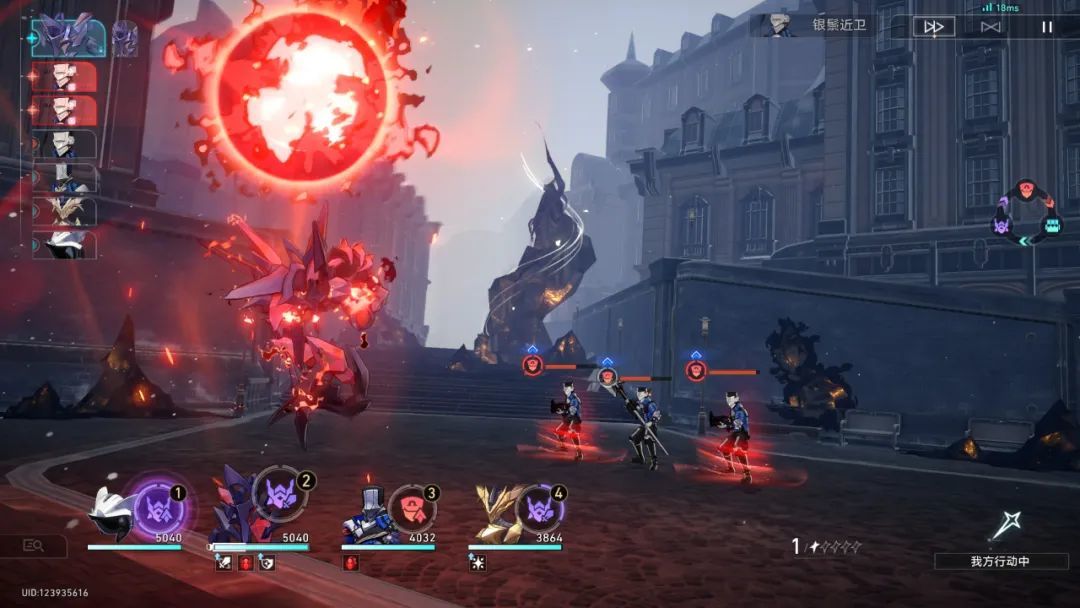Open the enemy weakness info ring
Viewport: 1080px width, 608px height.
coord(1027,211)
